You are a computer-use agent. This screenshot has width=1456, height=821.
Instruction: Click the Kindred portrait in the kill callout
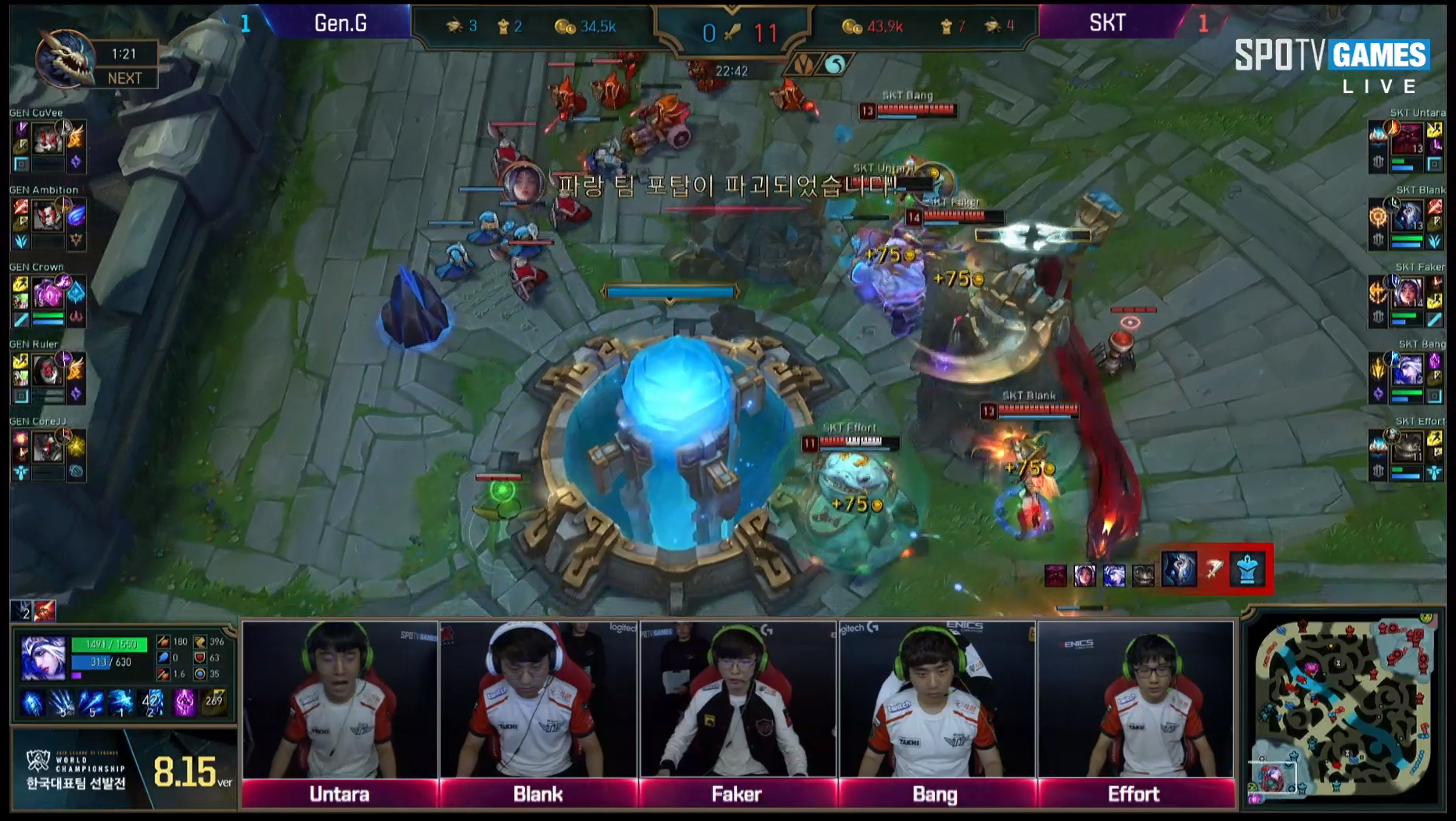(x=1179, y=570)
